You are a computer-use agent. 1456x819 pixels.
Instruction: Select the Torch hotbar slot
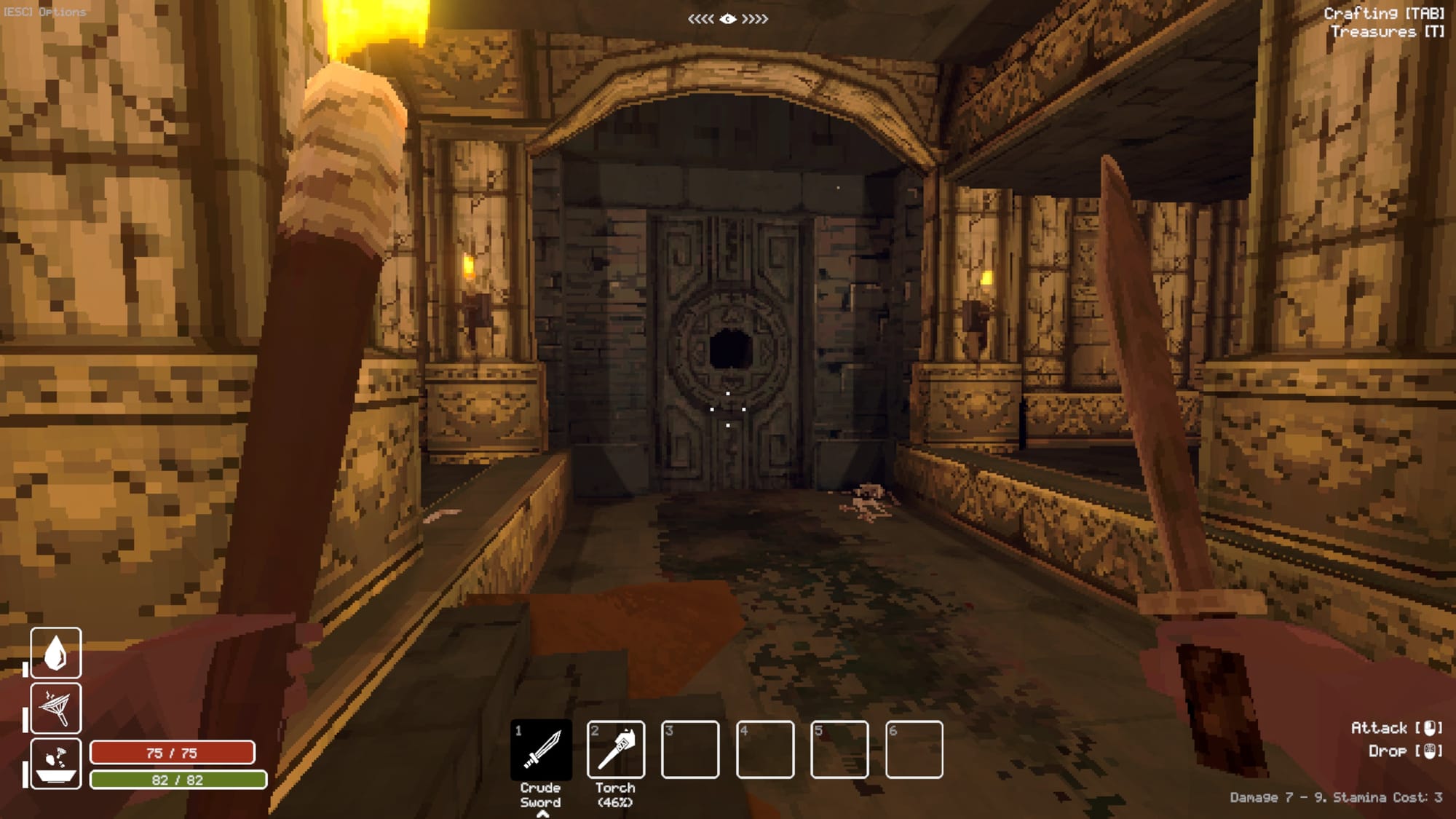(x=616, y=749)
